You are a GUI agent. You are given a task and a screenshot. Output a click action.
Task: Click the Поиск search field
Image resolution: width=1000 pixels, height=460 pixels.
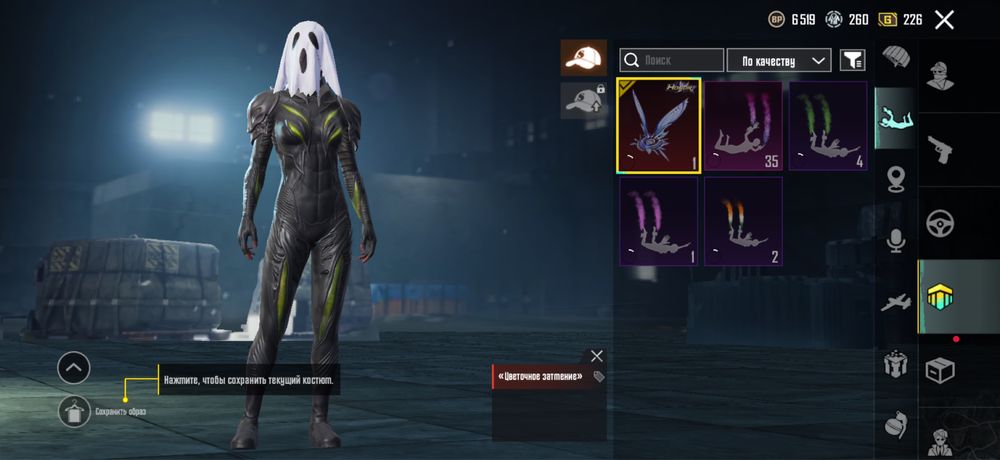click(x=672, y=61)
